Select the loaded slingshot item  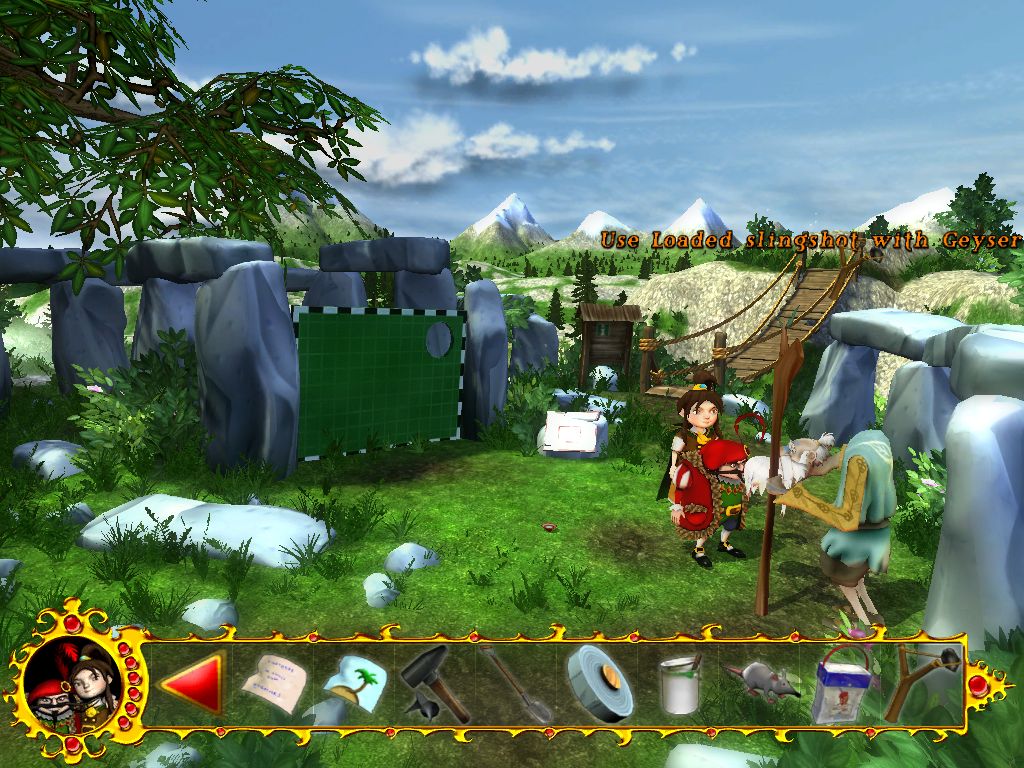click(922, 682)
